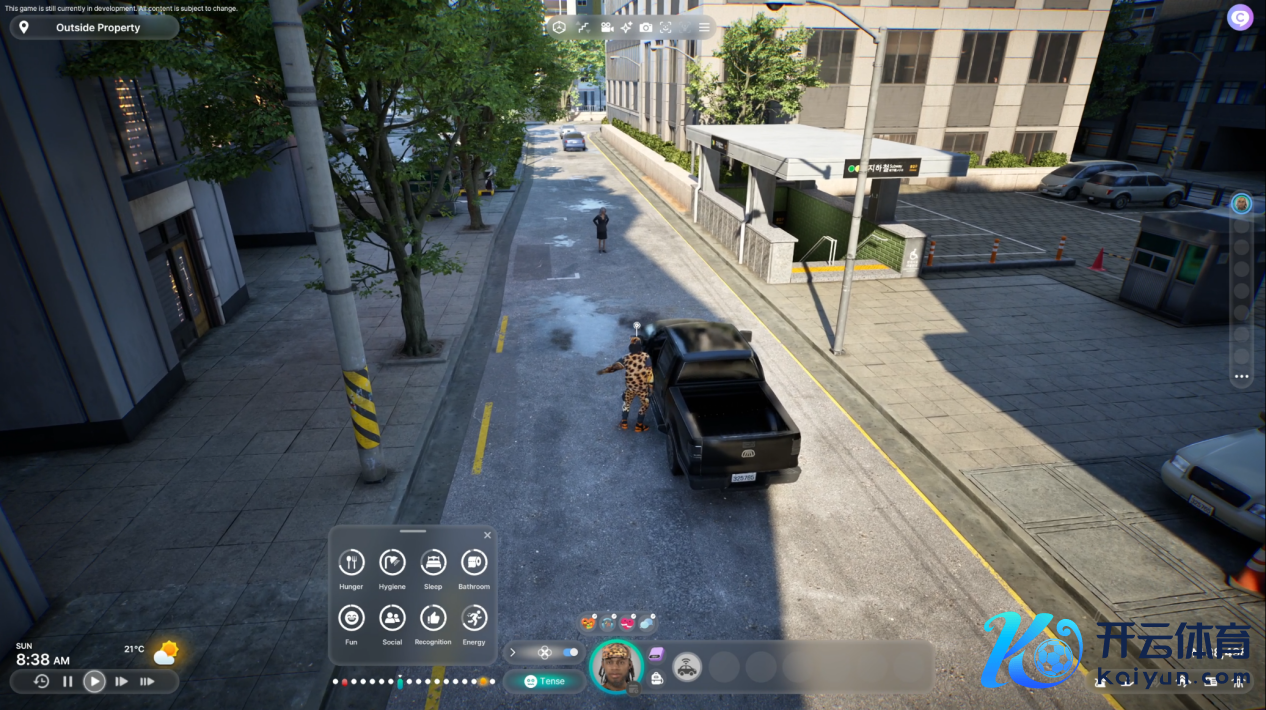Open the Outside Property location selector

coord(95,27)
